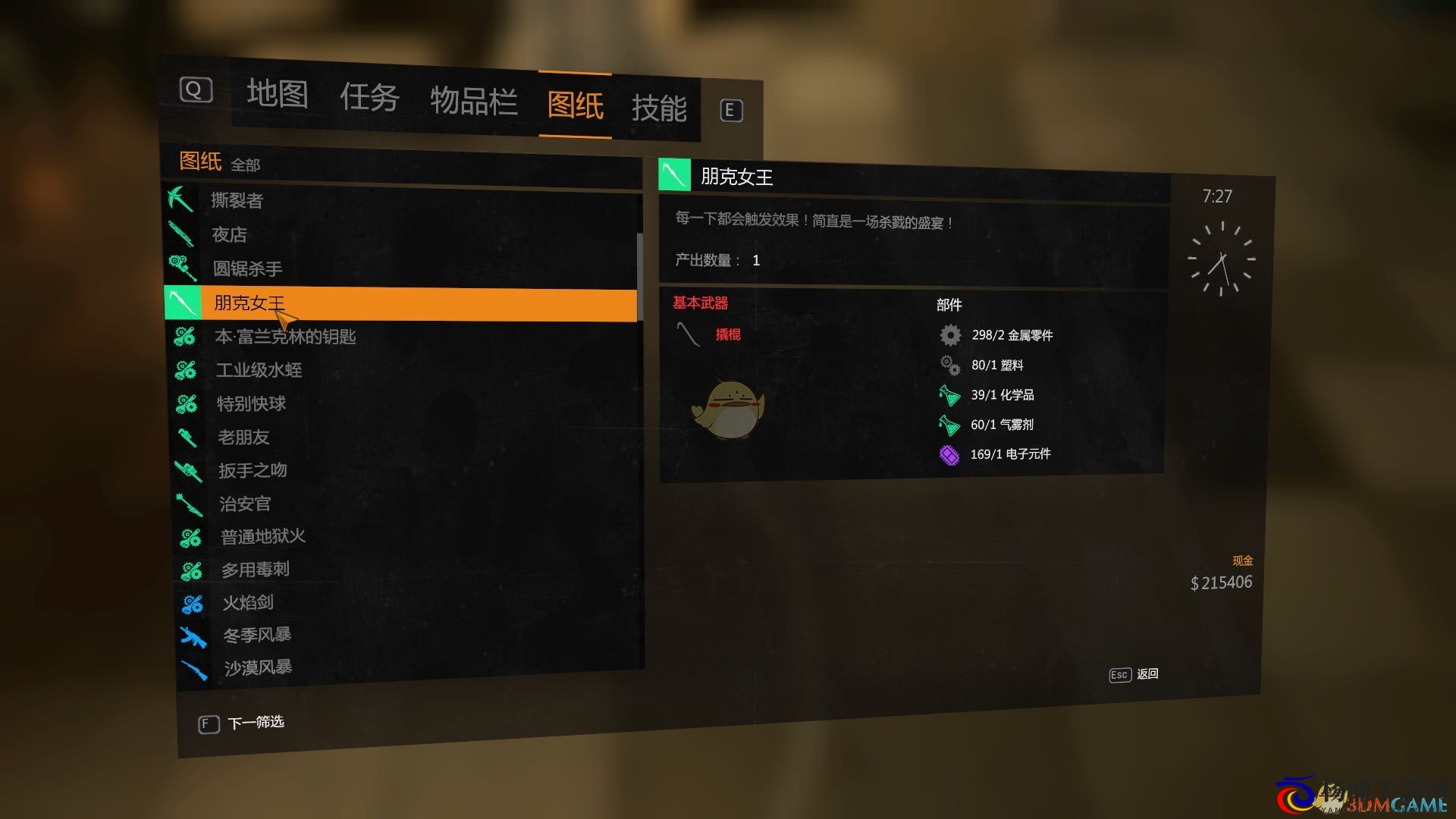Select the highlighted 朋克女王 blueprint
The height and width of the screenshot is (819, 1456).
(249, 303)
